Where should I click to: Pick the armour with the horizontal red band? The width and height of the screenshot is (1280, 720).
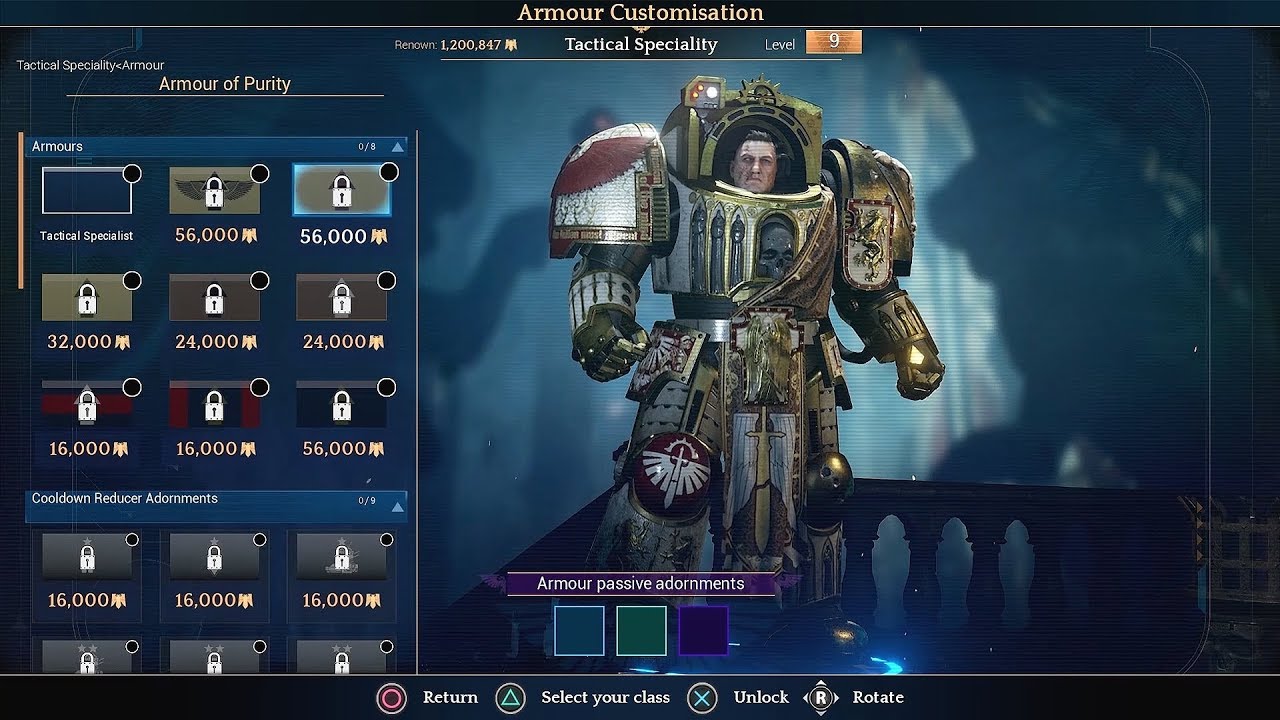[x=87, y=405]
